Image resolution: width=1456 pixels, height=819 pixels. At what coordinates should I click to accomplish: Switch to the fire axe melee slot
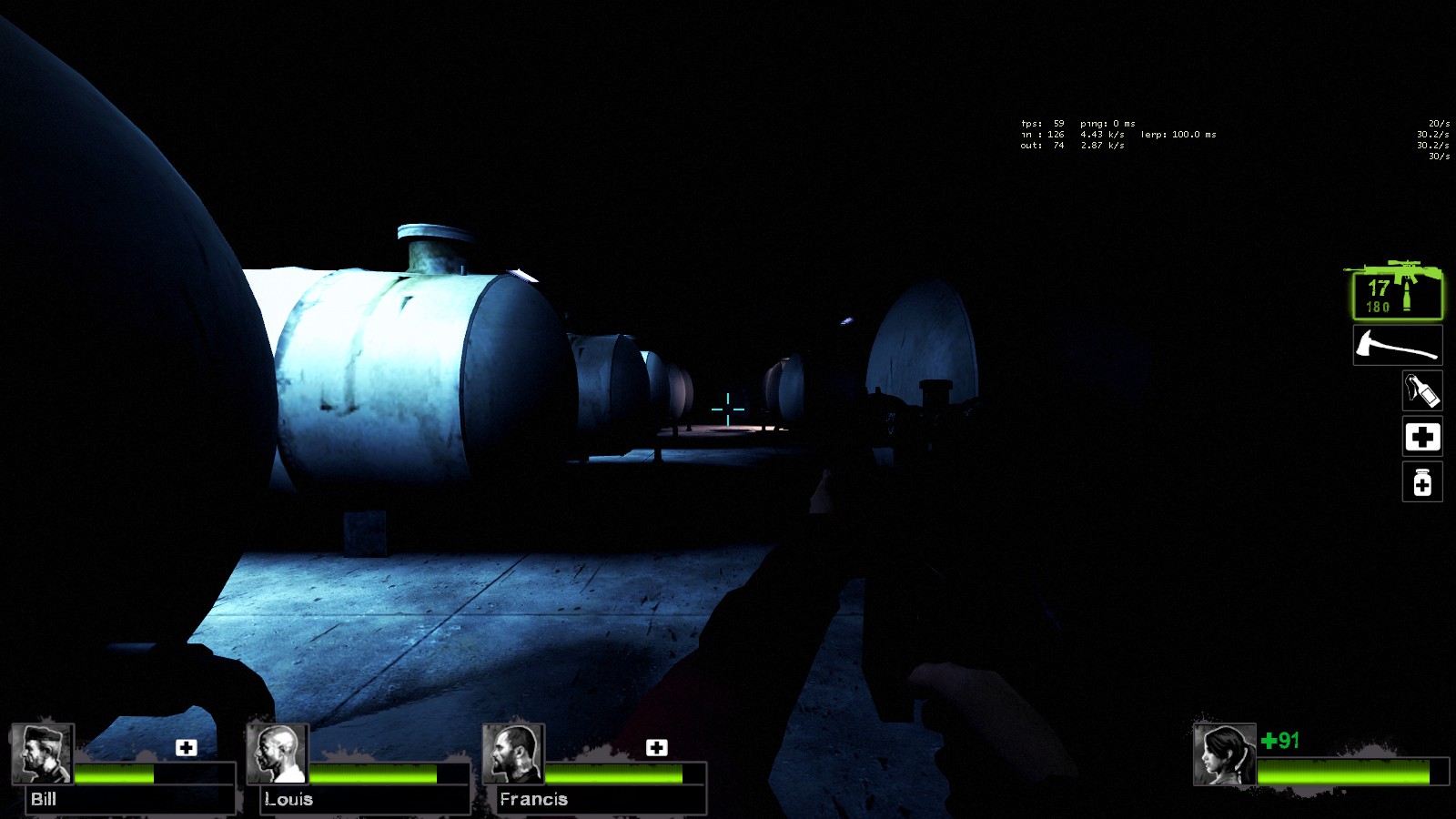tap(1397, 346)
